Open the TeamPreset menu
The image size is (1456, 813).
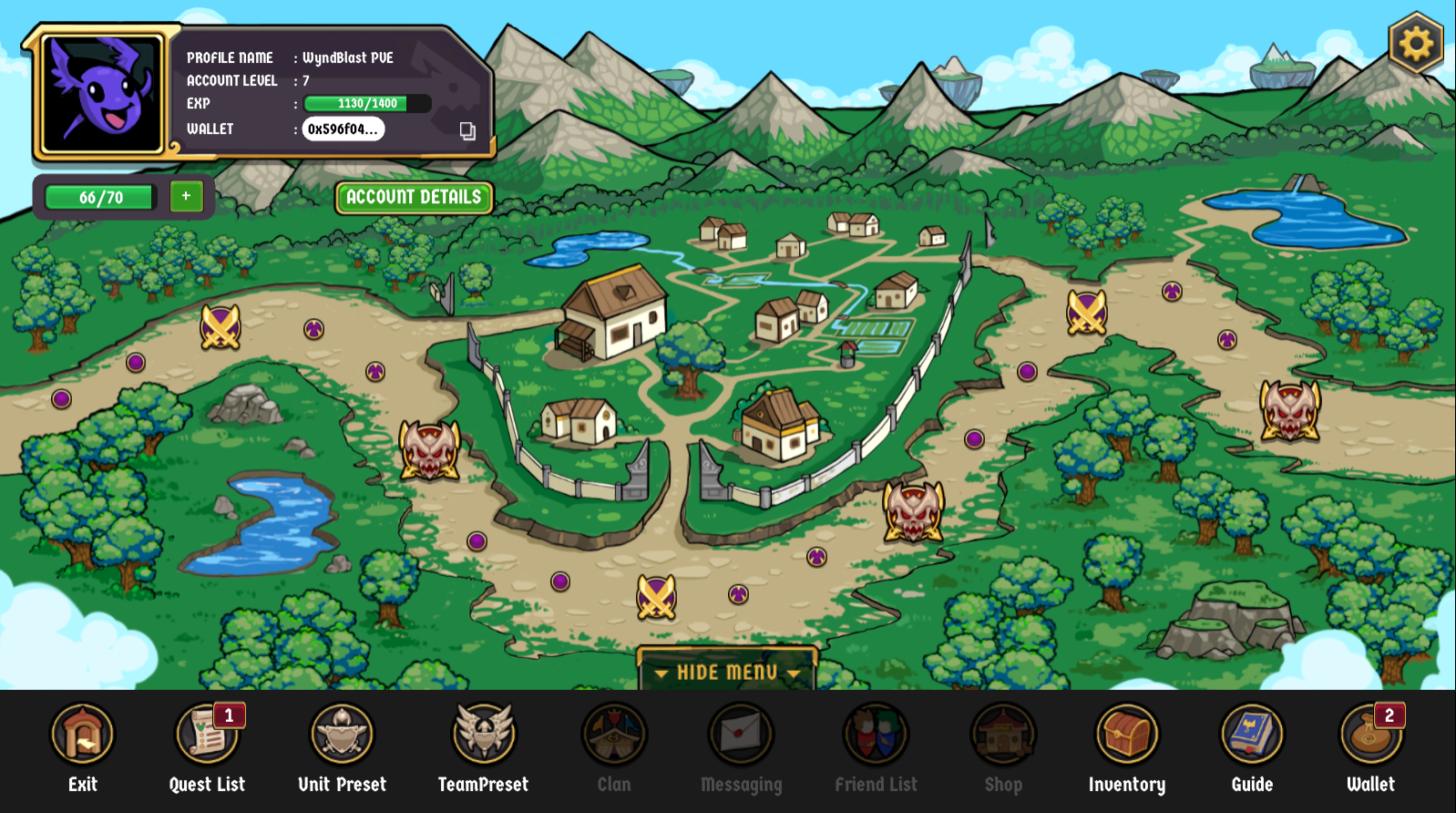point(484,734)
